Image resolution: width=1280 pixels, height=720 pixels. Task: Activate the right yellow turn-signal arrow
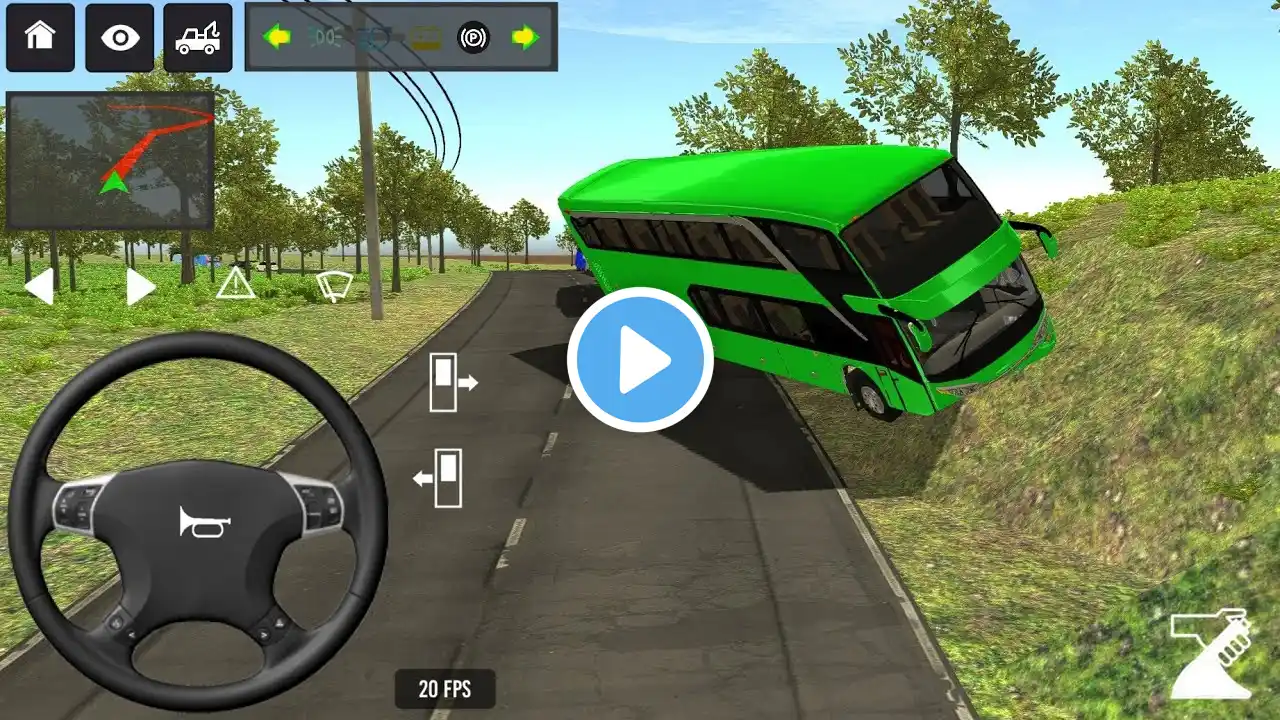click(x=525, y=38)
